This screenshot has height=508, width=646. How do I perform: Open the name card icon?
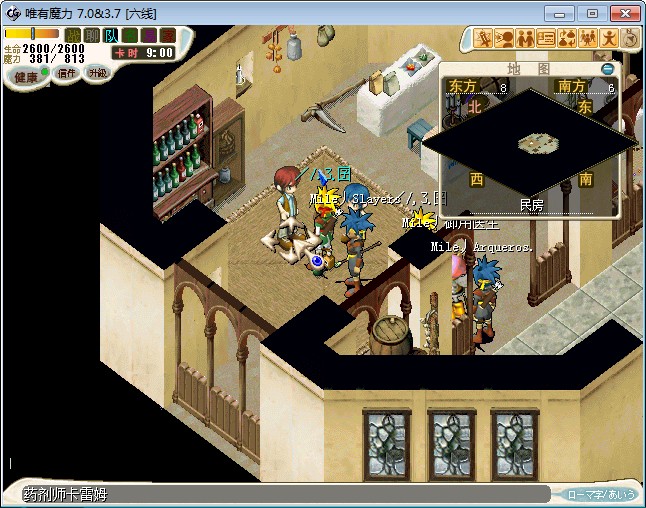[x=546, y=39]
